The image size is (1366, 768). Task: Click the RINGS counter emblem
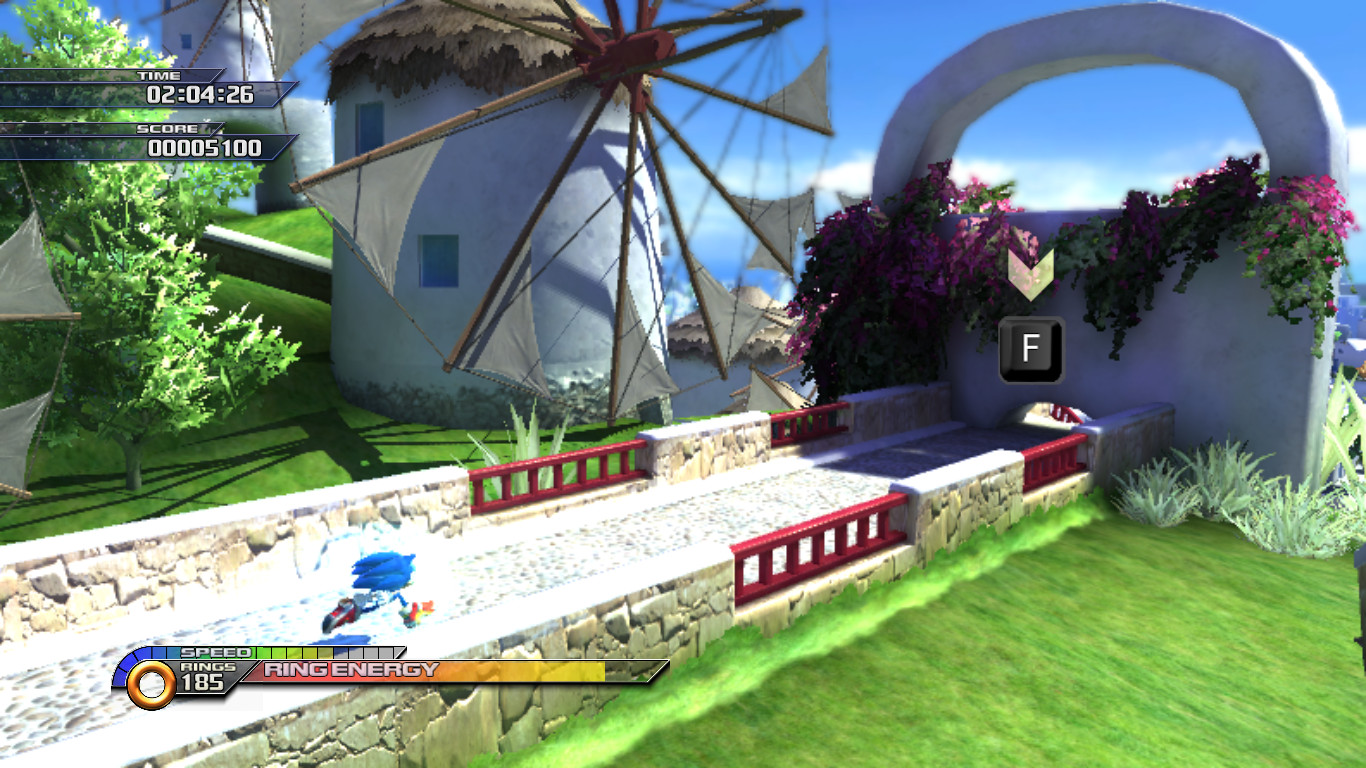pyautogui.click(x=208, y=668)
